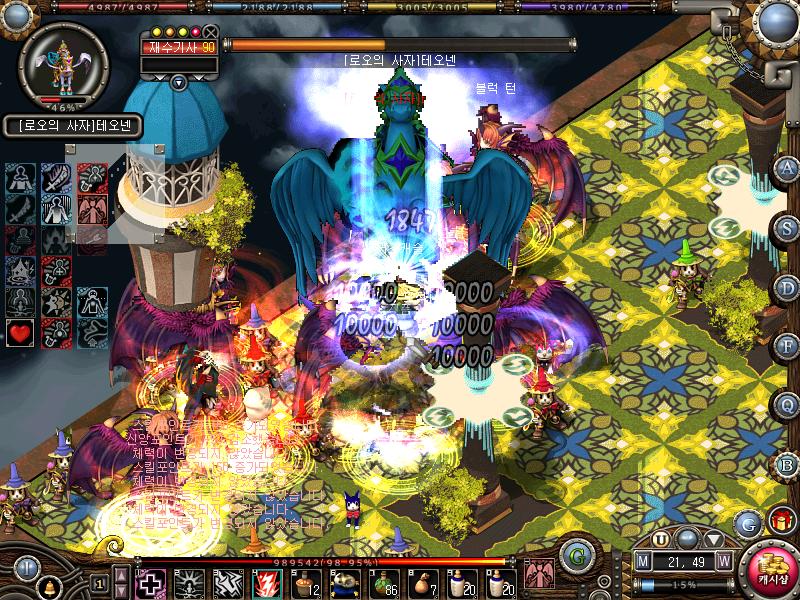The height and width of the screenshot is (600, 800).
Task: Close the target panel with X button
Action: [x=211, y=31]
